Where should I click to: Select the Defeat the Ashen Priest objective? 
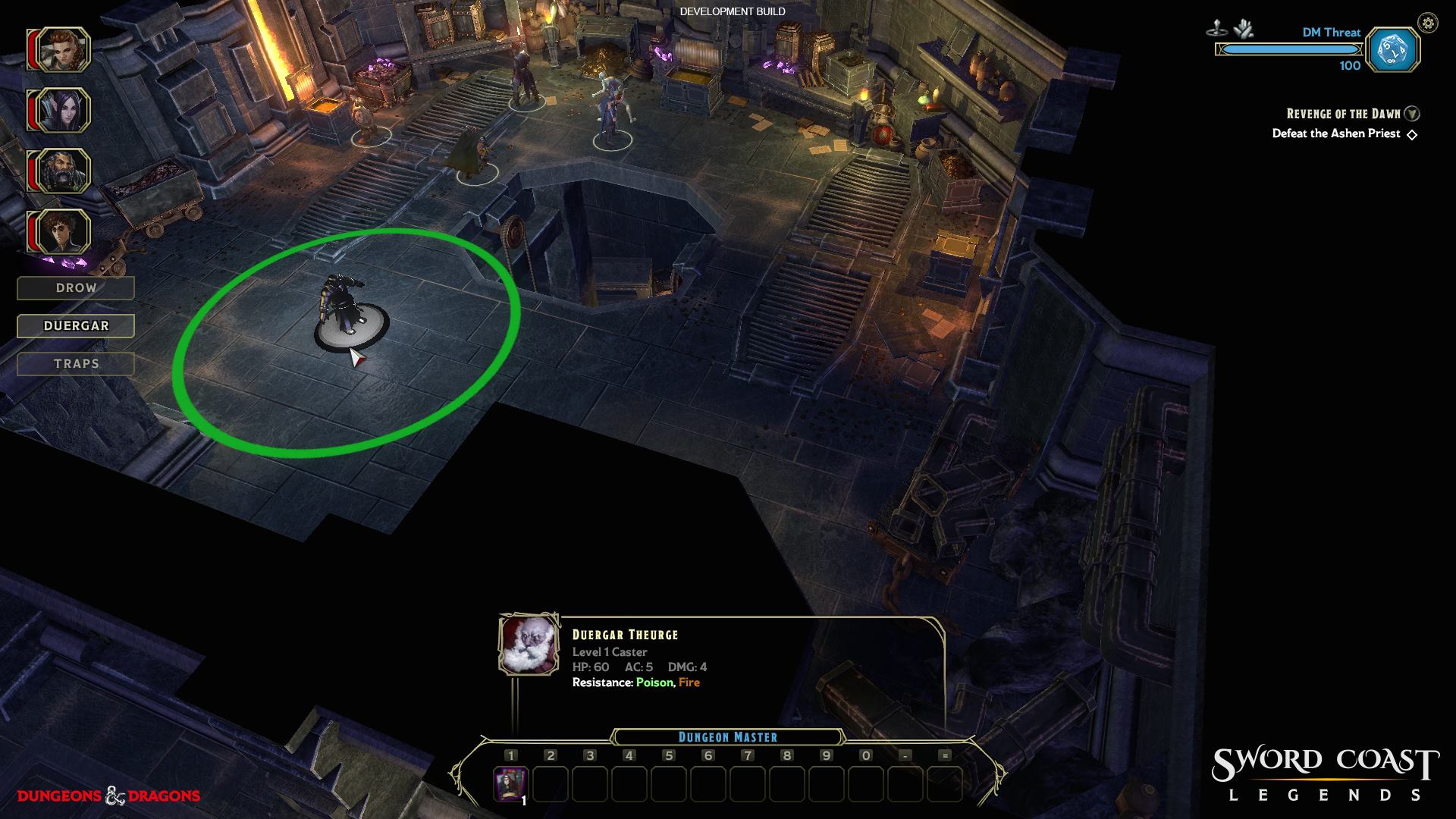[x=1336, y=133]
